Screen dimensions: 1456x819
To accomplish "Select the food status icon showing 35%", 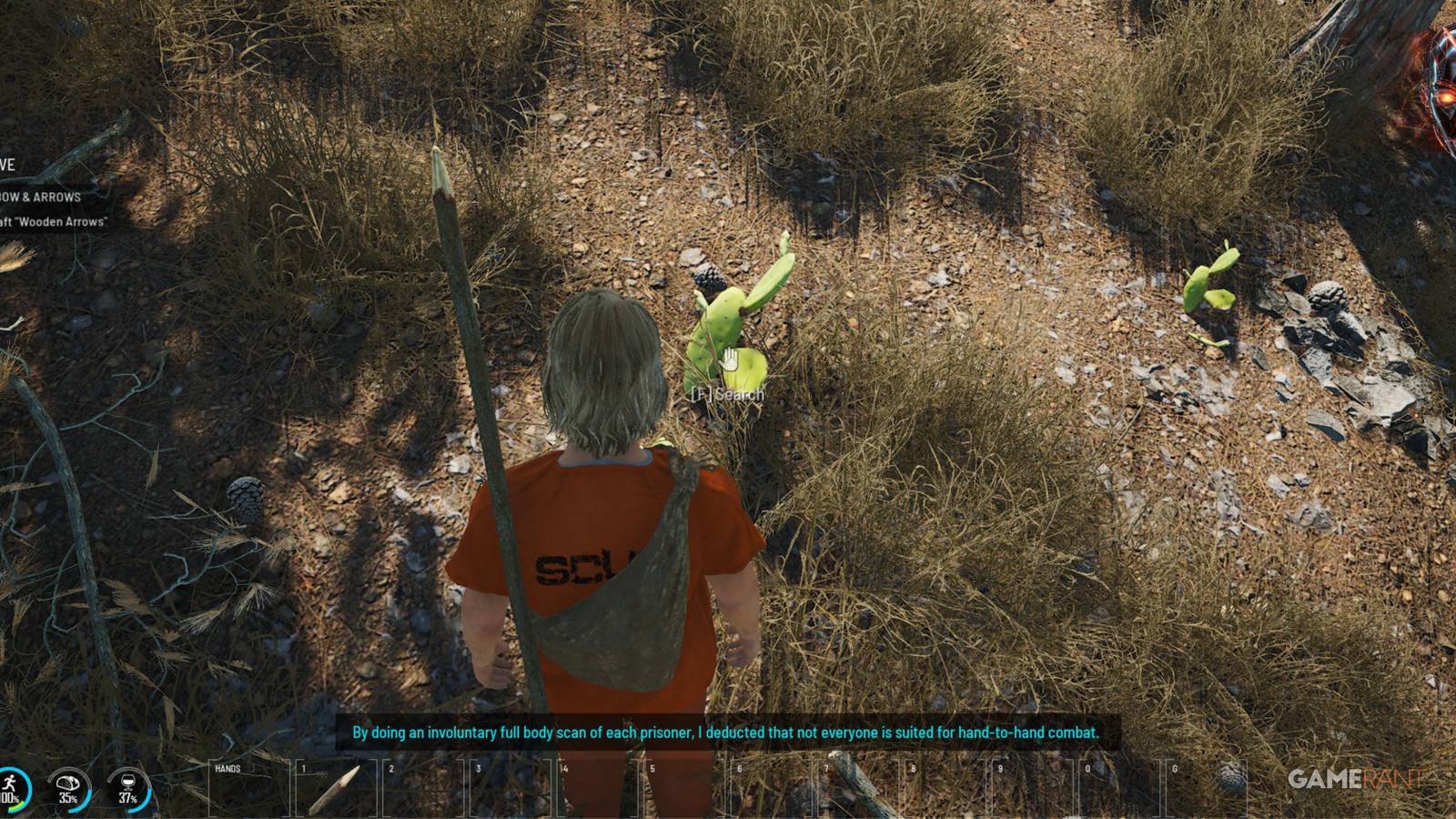I will pos(67,785).
